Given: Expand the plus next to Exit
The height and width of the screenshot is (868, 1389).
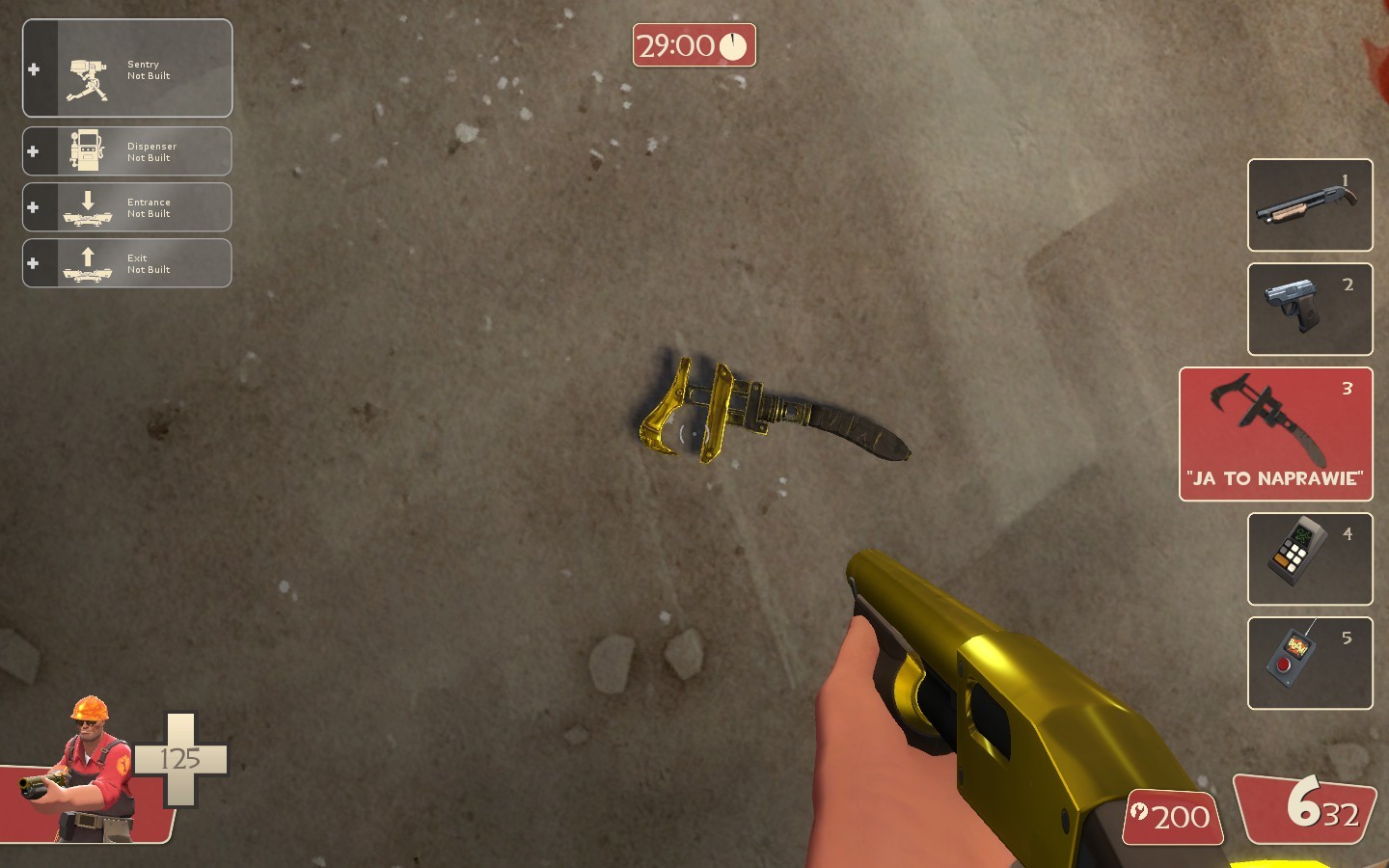Looking at the screenshot, I should point(35,262).
